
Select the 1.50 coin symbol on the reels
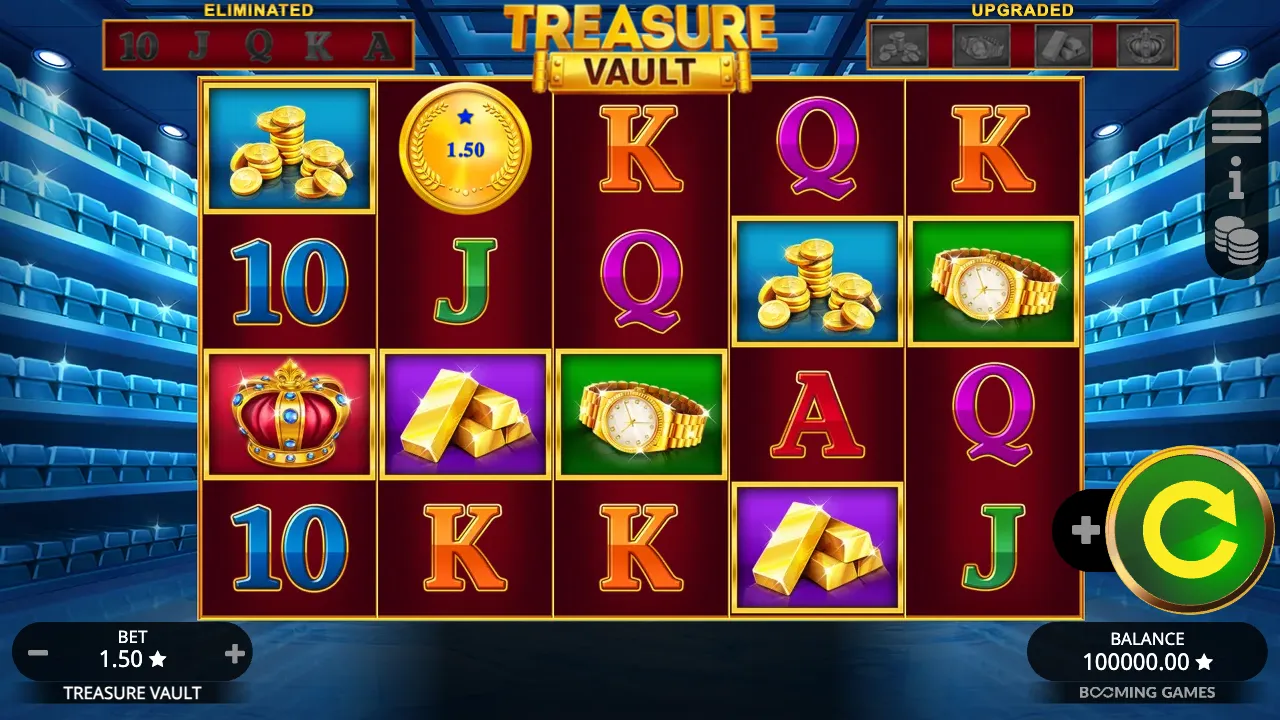click(x=465, y=148)
